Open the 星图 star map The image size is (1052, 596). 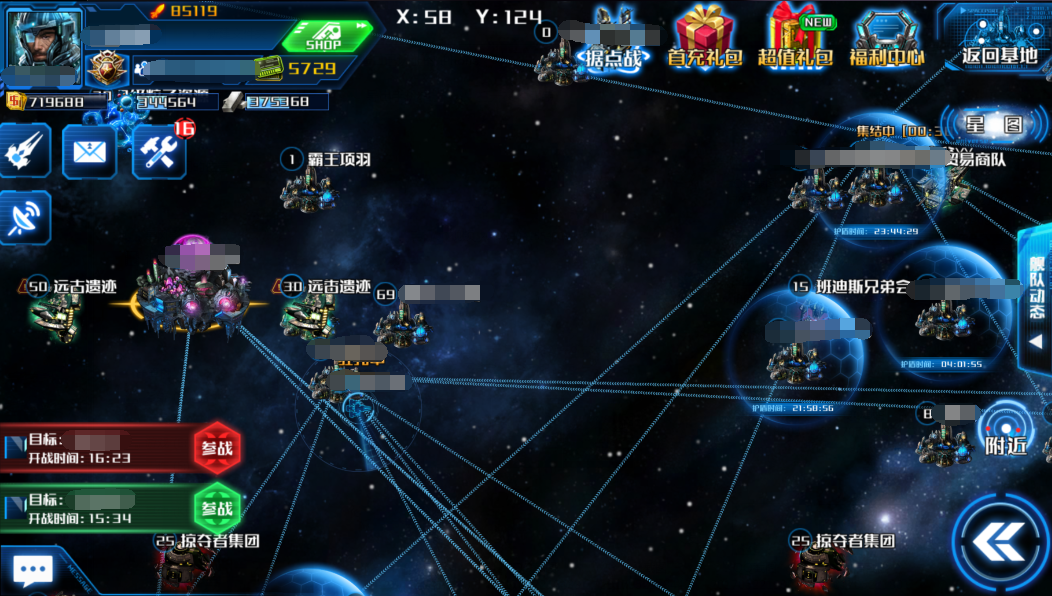tap(994, 125)
